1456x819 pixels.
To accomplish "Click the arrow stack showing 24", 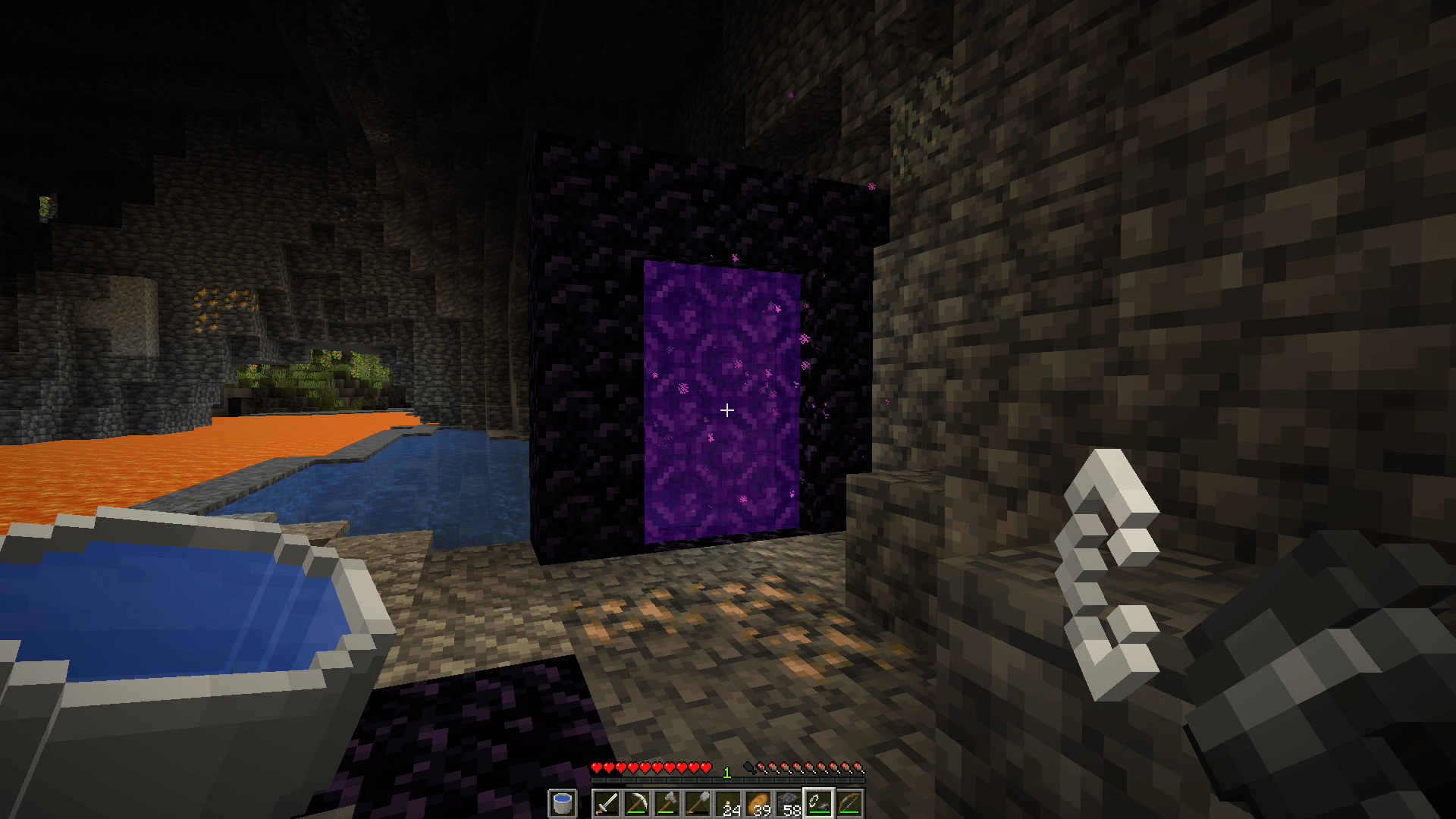I will (x=728, y=802).
